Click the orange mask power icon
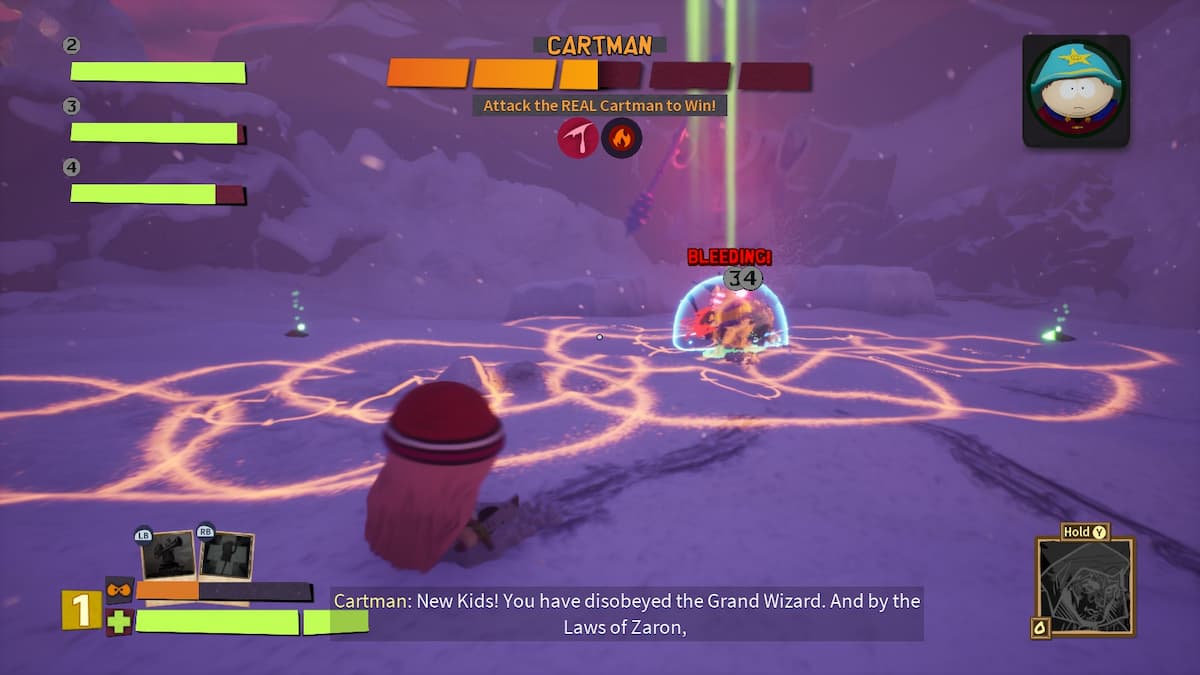This screenshot has height=675, width=1200. [x=119, y=590]
